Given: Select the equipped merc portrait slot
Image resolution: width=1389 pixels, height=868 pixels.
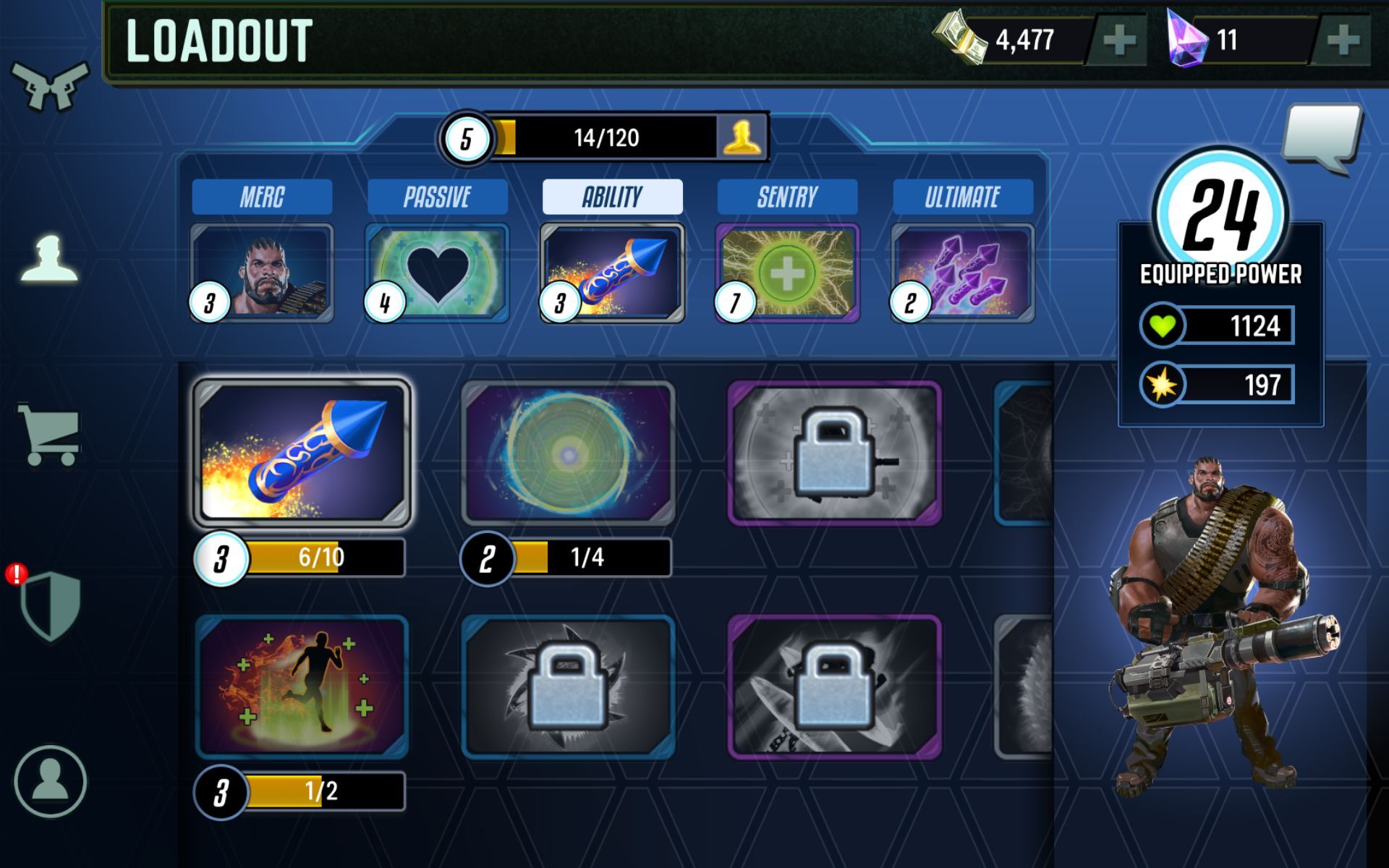Looking at the screenshot, I should coord(262,273).
